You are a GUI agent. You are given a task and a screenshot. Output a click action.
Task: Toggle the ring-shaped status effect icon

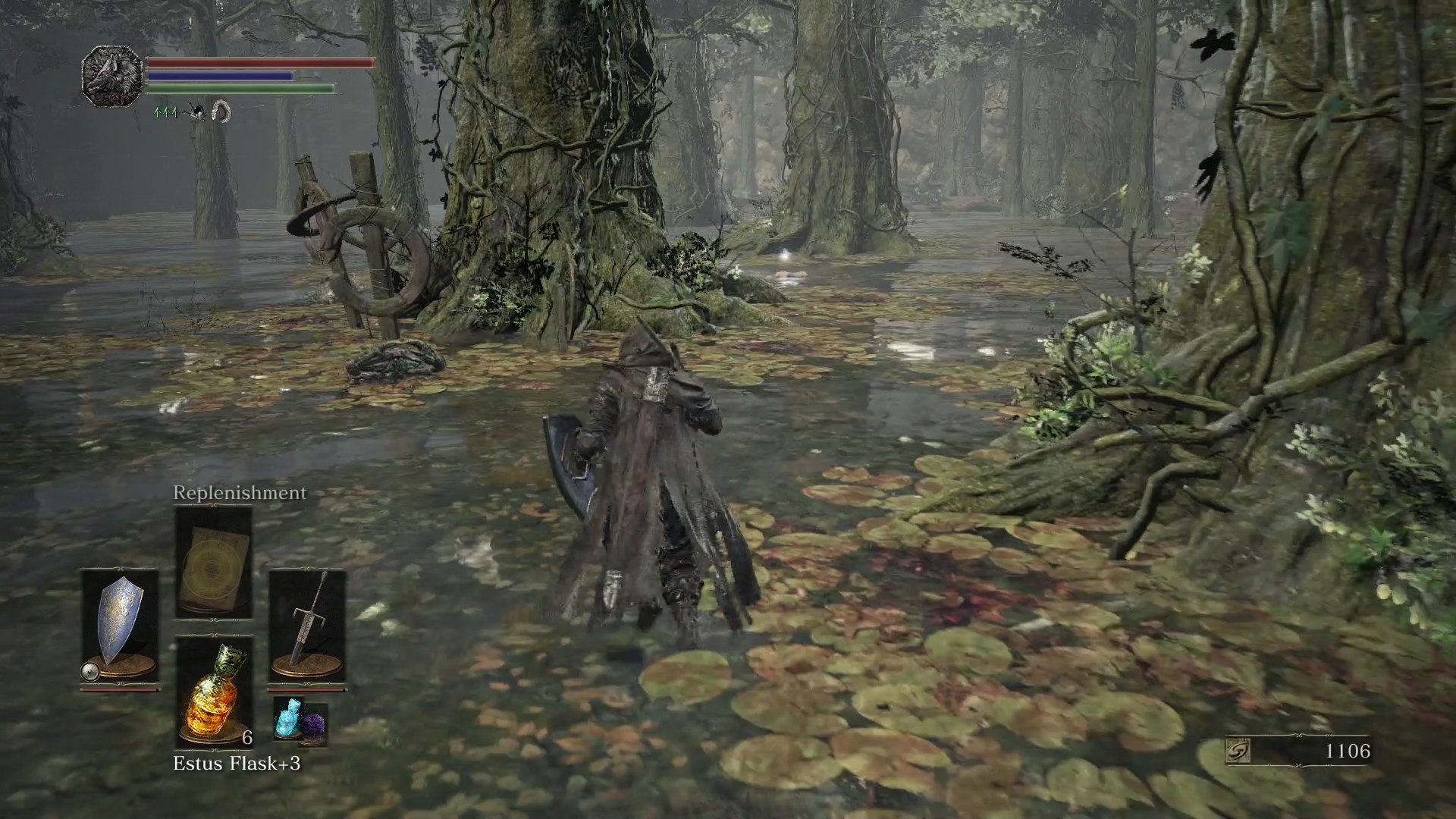[x=221, y=111]
